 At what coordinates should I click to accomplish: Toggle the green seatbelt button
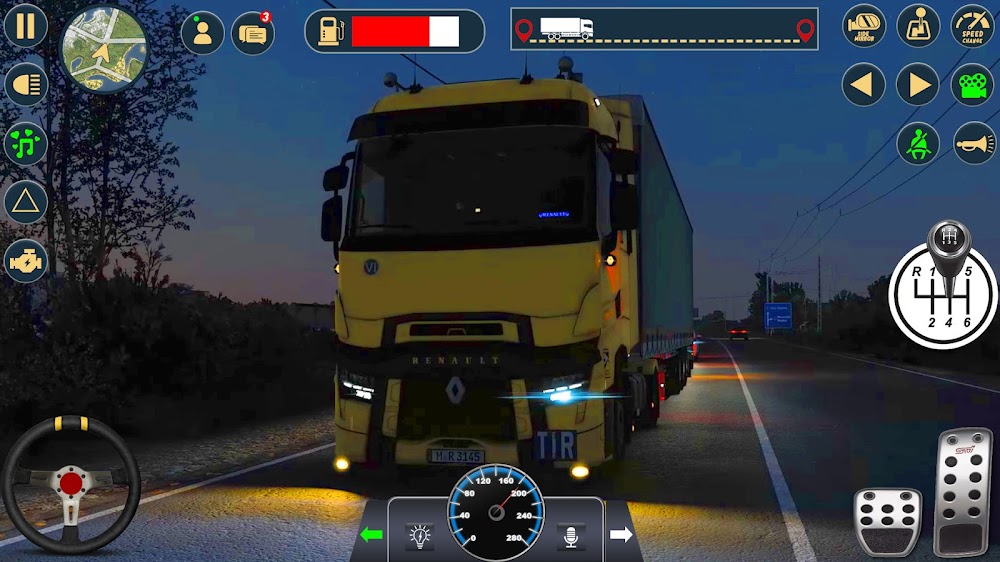[x=918, y=144]
